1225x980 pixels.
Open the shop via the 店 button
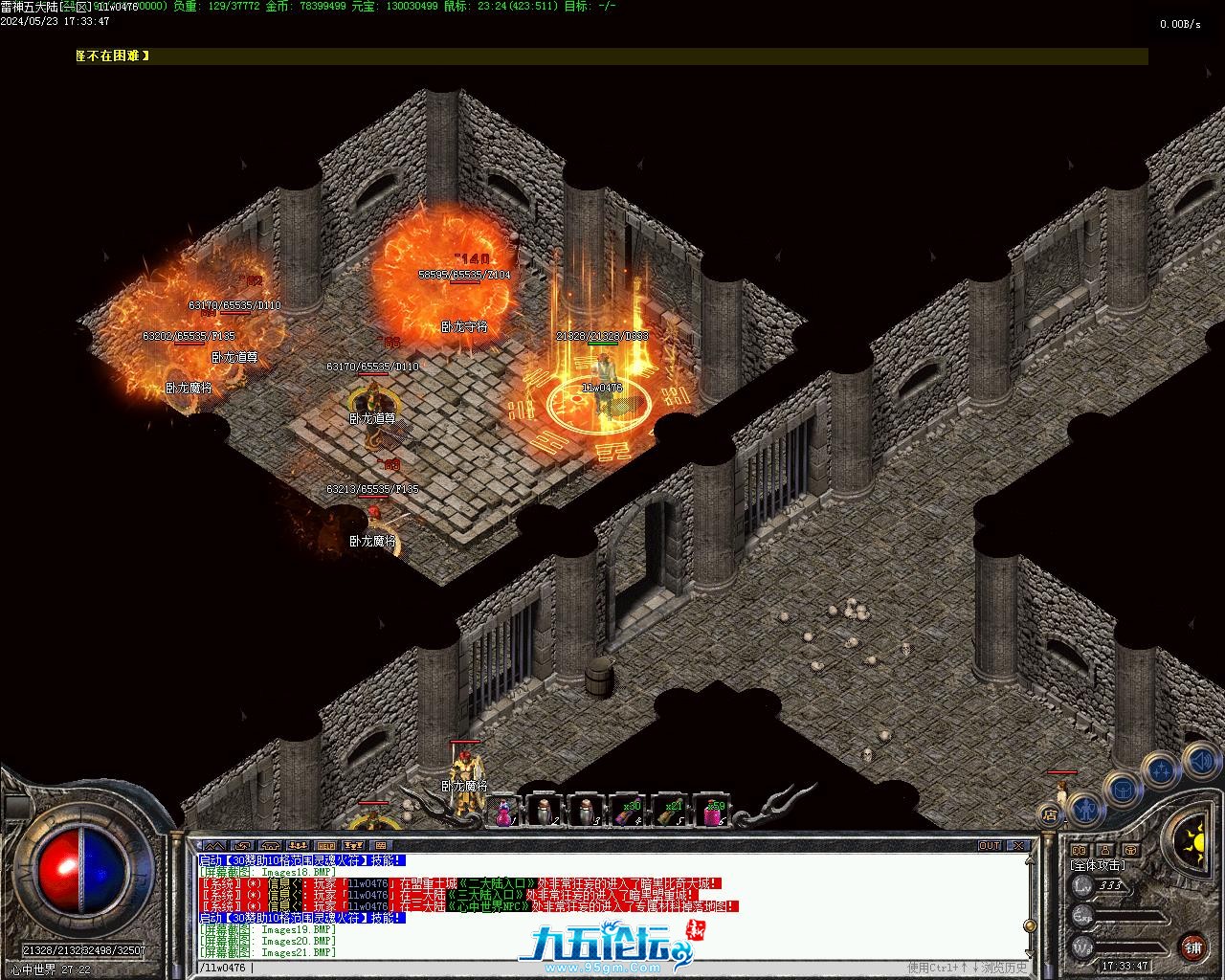click(1050, 815)
